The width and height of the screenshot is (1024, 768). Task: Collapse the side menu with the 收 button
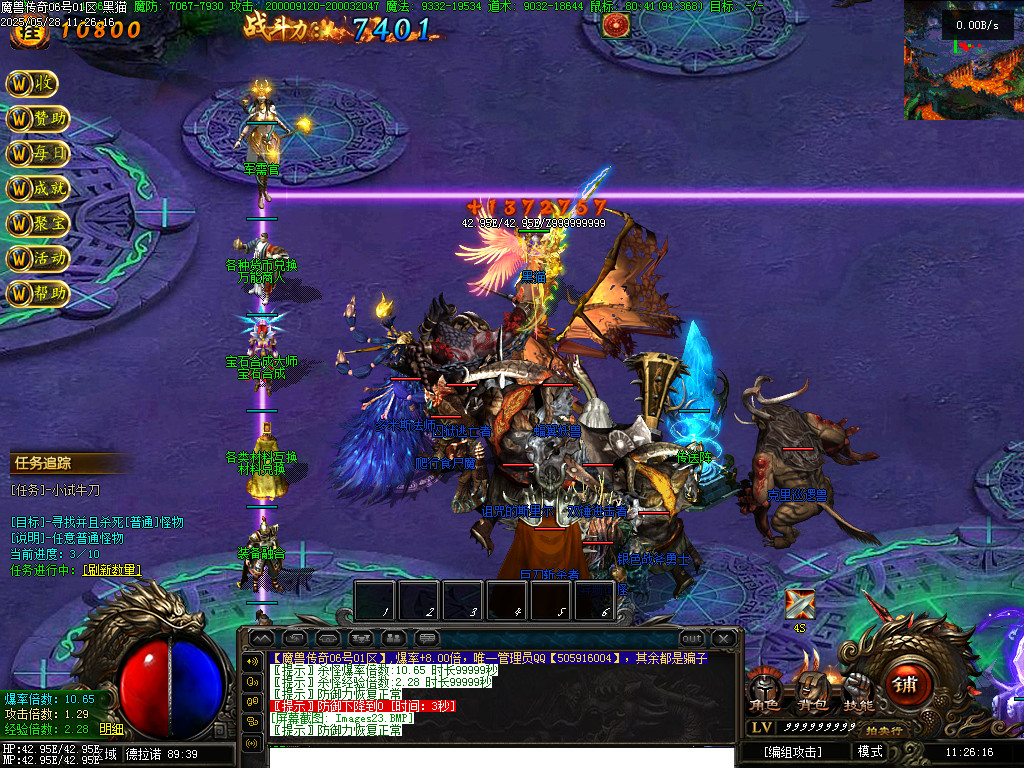[x=32, y=84]
